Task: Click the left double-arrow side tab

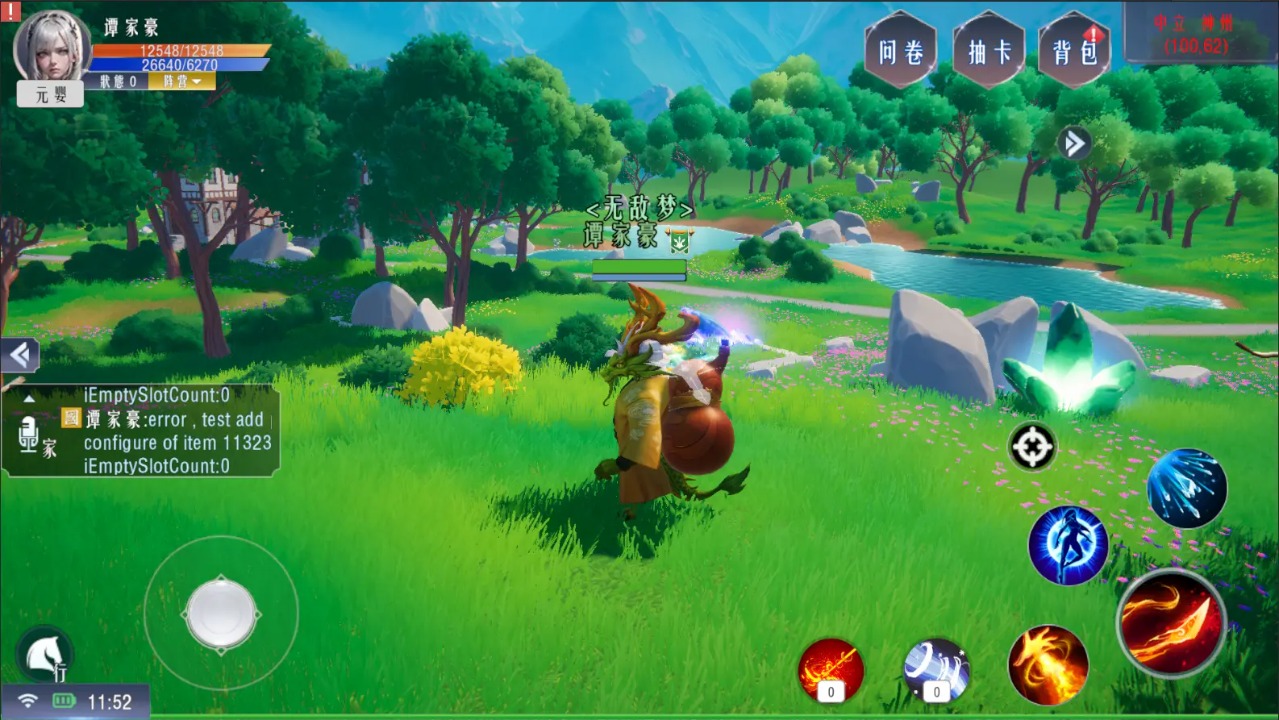Action: [19, 355]
